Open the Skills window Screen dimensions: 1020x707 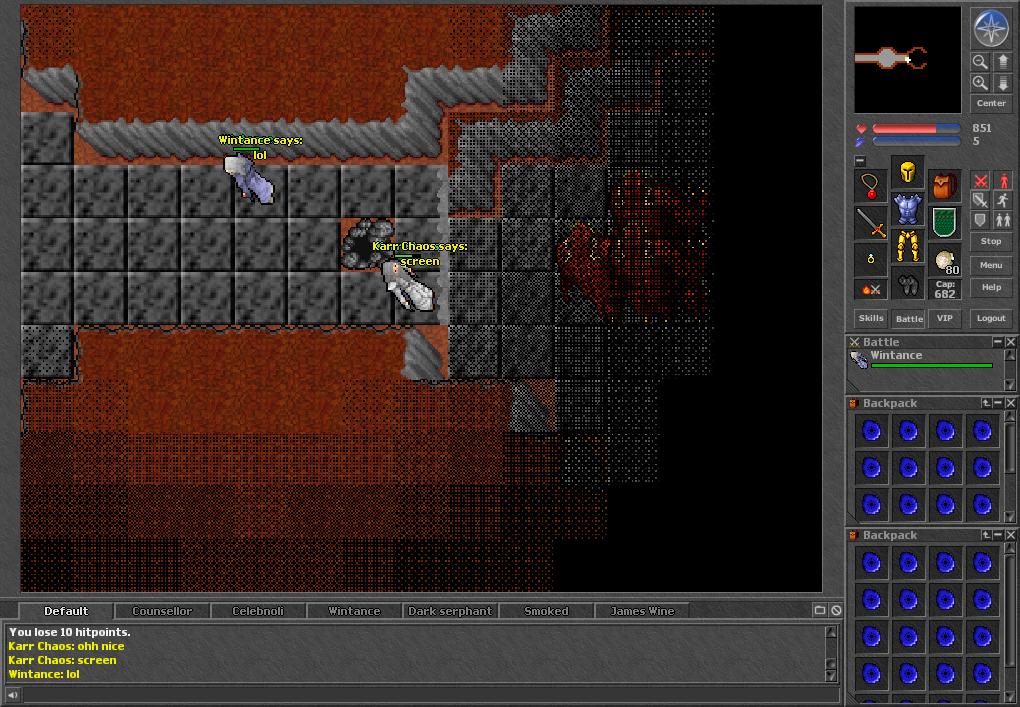coord(871,318)
